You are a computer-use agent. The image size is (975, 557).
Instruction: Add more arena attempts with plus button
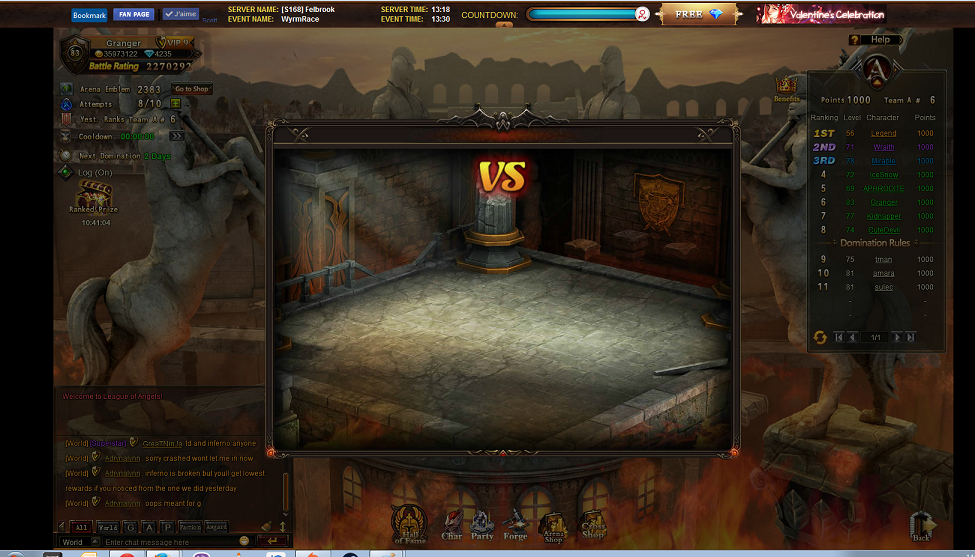click(x=176, y=103)
